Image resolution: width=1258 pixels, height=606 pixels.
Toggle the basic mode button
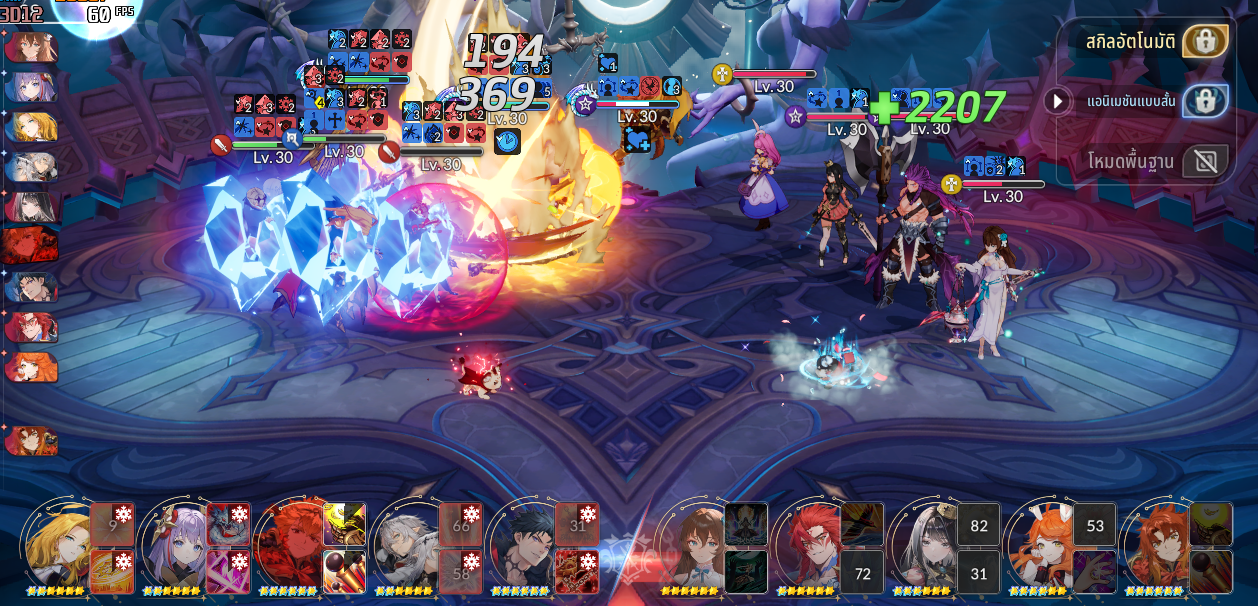tap(1205, 160)
